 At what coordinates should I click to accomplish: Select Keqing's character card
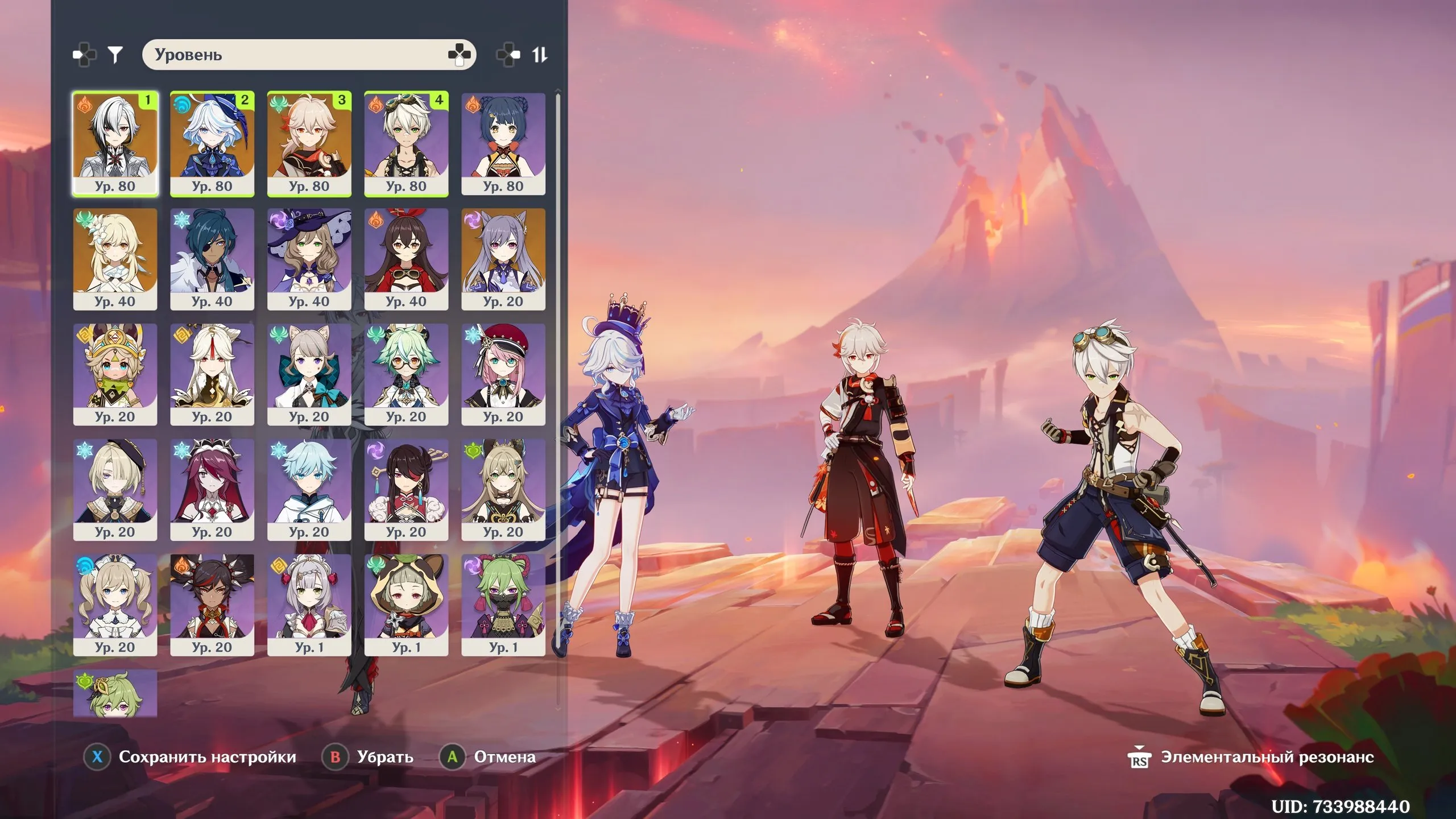[x=503, y=259]
